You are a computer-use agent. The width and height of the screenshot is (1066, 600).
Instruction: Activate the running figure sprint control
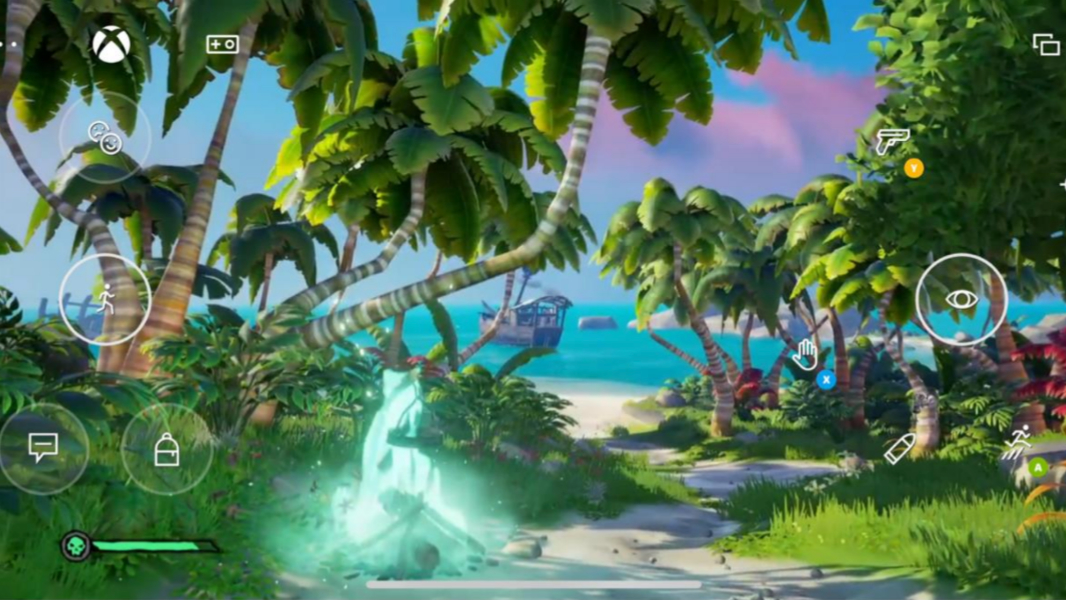coord(105,299)
